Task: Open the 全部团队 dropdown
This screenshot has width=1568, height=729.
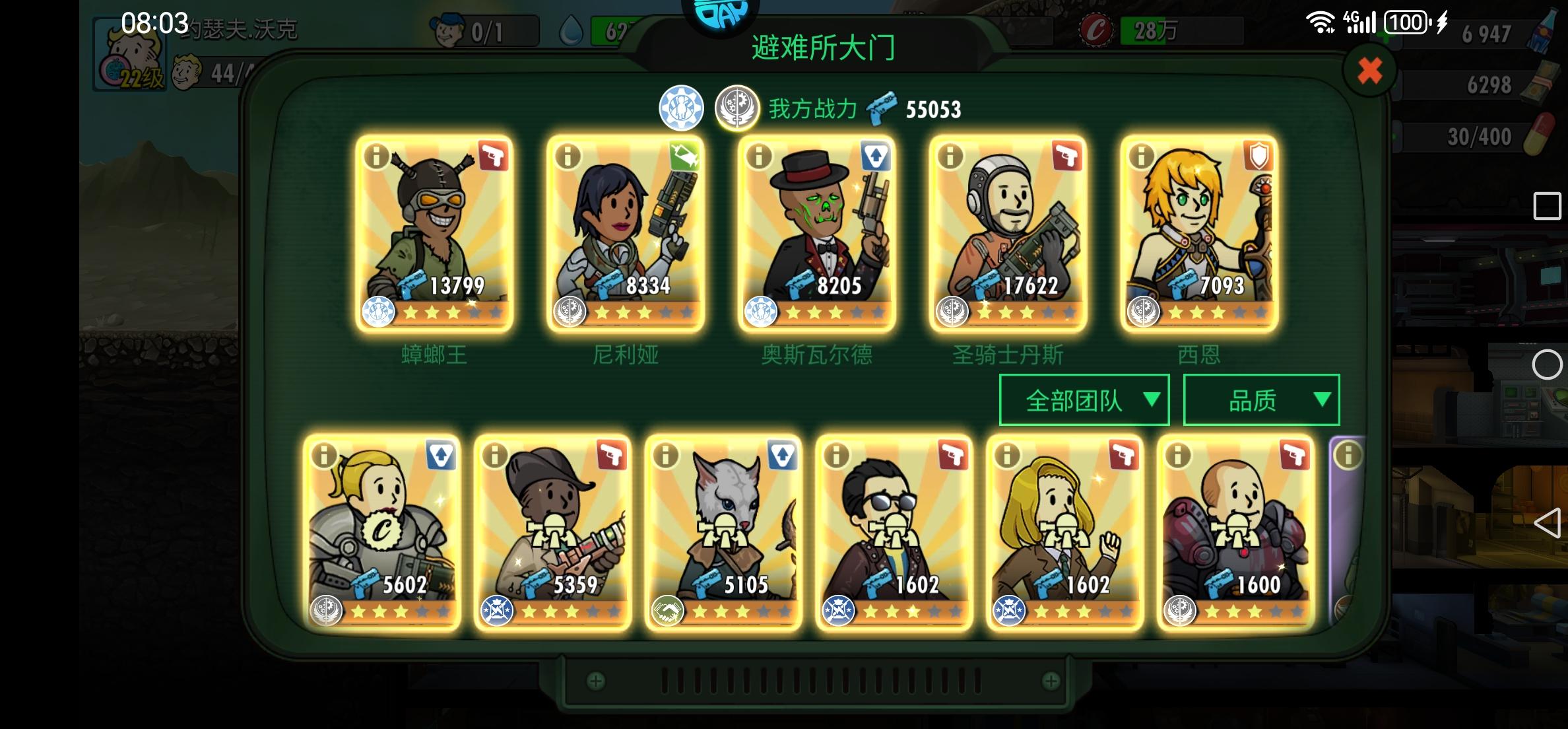Action: pyautogui.click(x=1083, y=399)
